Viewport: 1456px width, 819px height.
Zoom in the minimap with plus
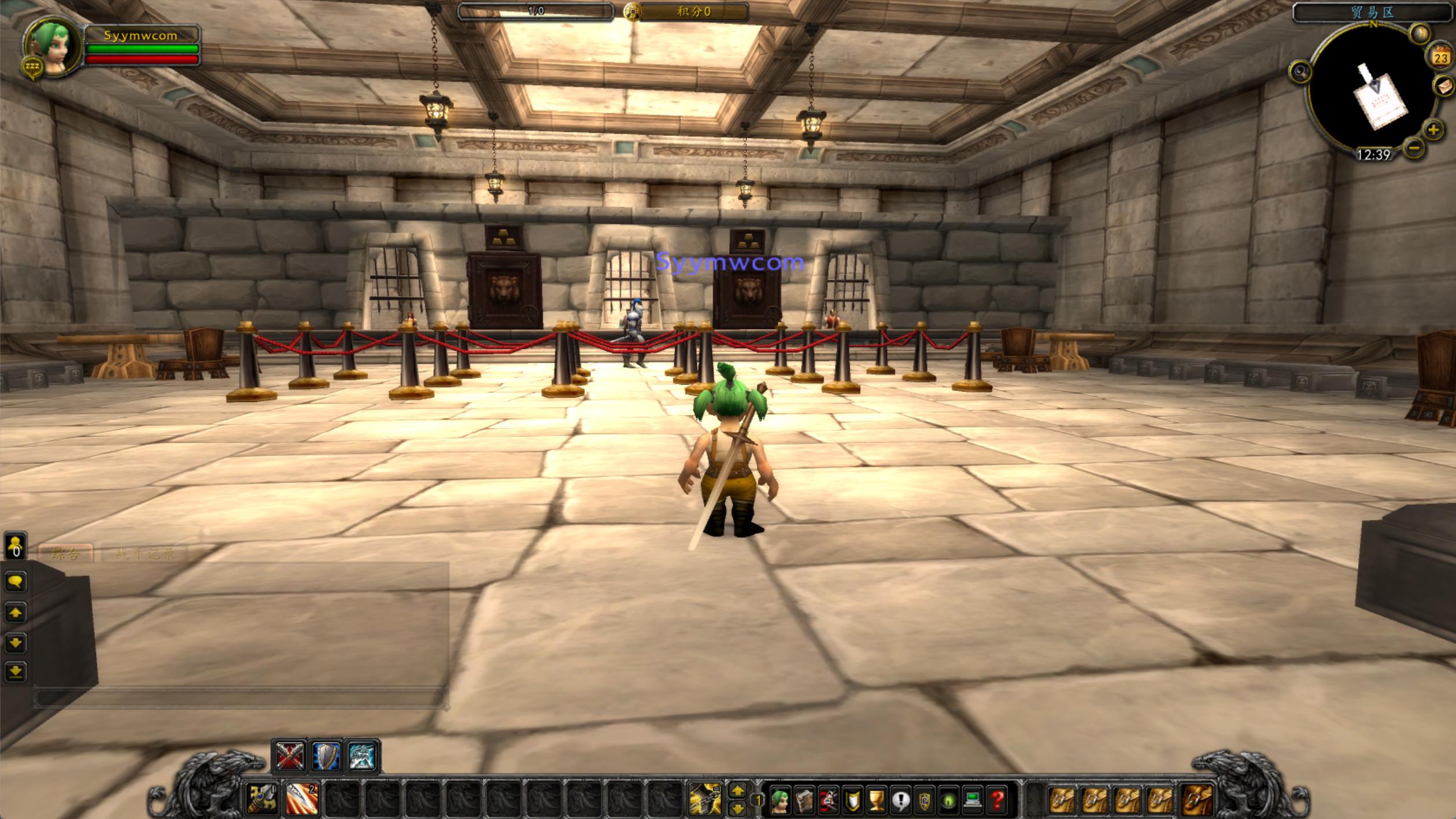click(1433, 130)
